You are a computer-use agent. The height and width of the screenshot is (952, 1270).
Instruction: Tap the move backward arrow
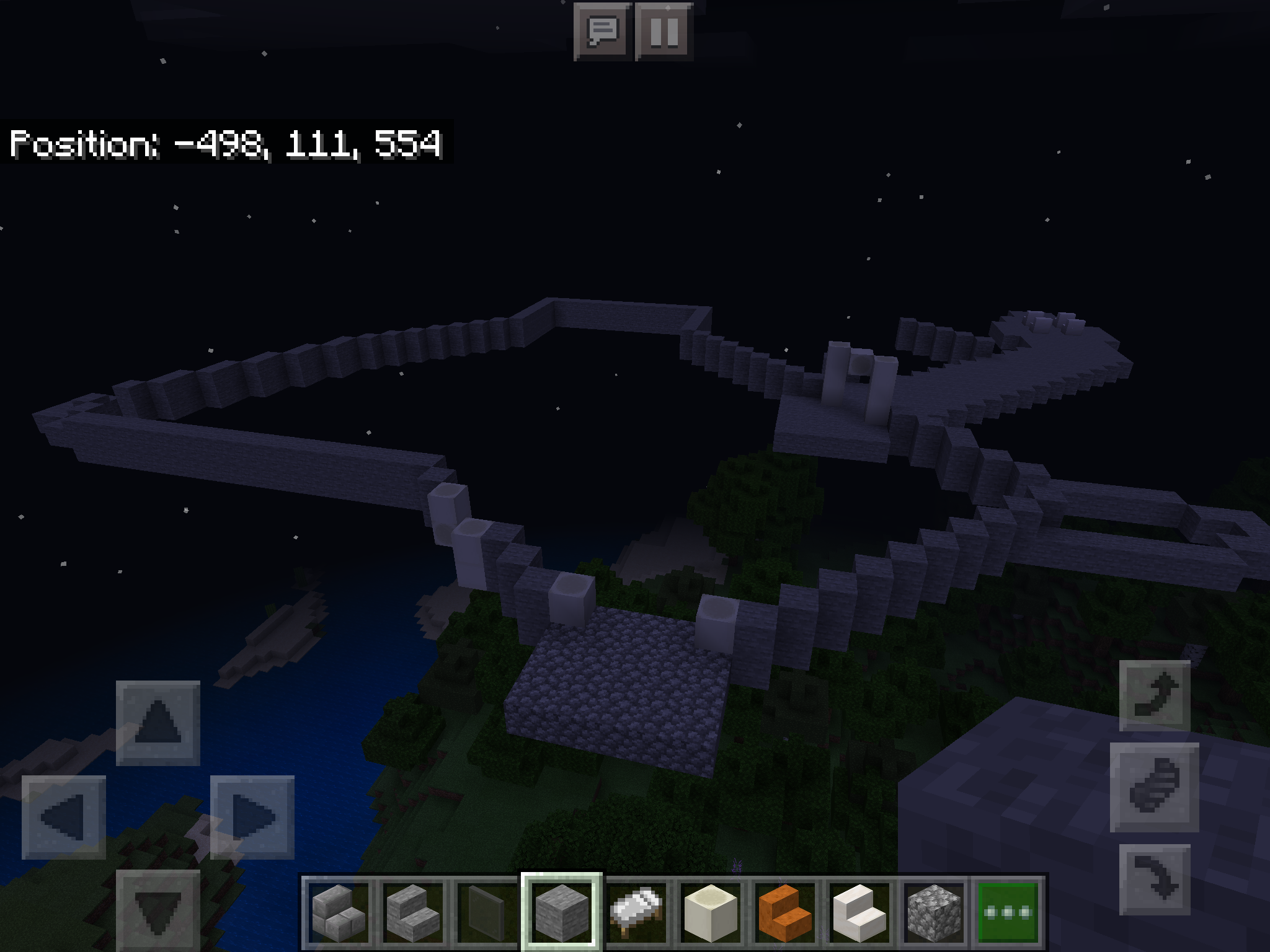pyautogui.click(x=158, y=909)
